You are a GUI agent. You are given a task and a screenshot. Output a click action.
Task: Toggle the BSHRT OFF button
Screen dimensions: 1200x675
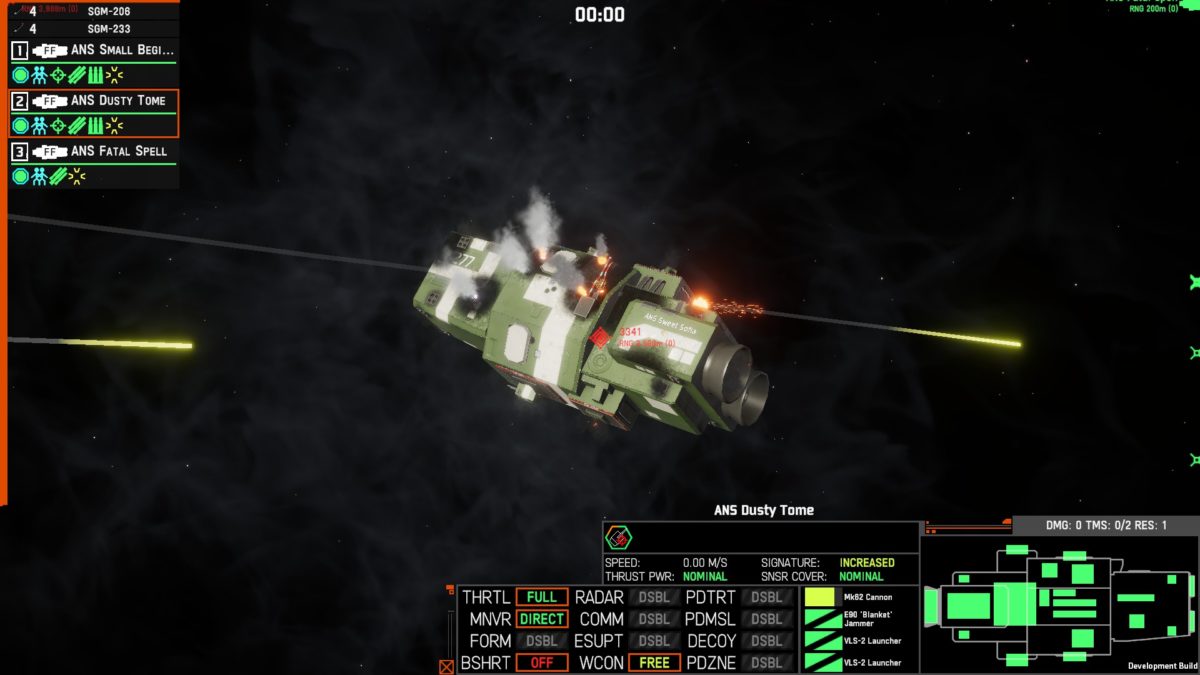pos(541,663)
